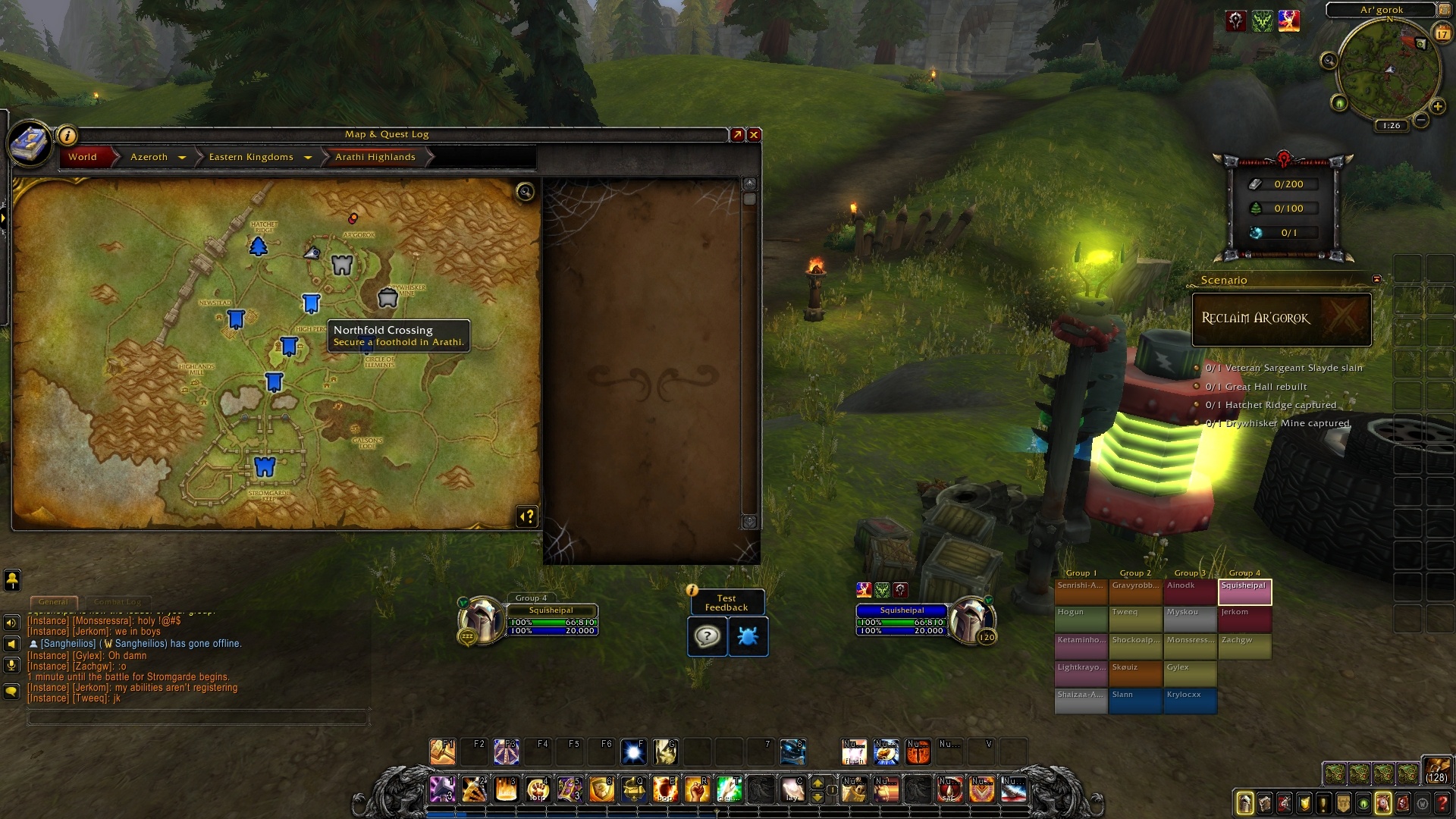Toggle the chat voice mute microphone icon
1456x819 pixels.
(x=11, y=664)
